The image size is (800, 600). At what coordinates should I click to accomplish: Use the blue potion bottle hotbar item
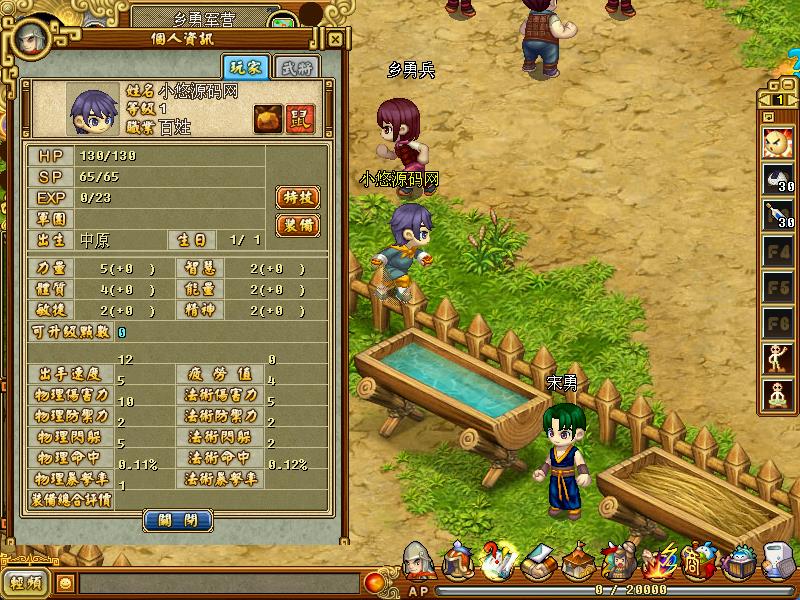(778, 215)
